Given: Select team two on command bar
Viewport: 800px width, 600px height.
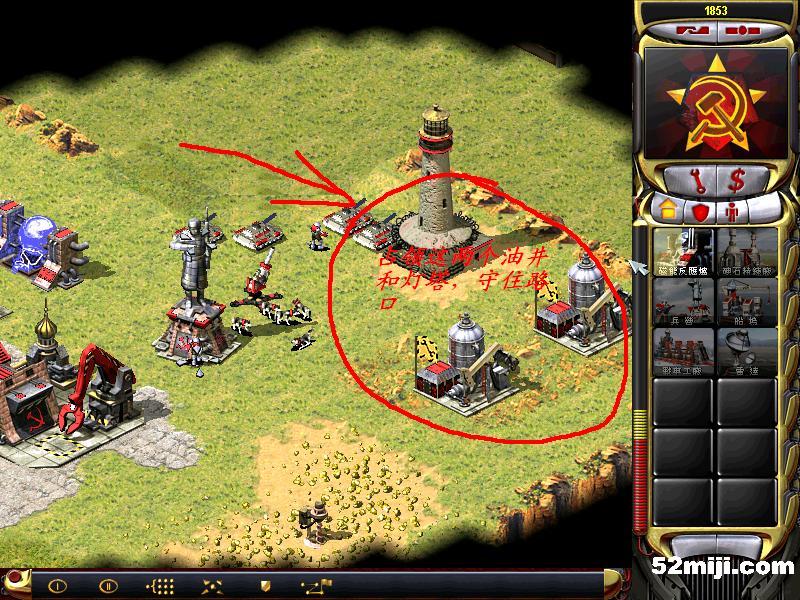Looking at the screenshot, I should [x=107, y=586].
